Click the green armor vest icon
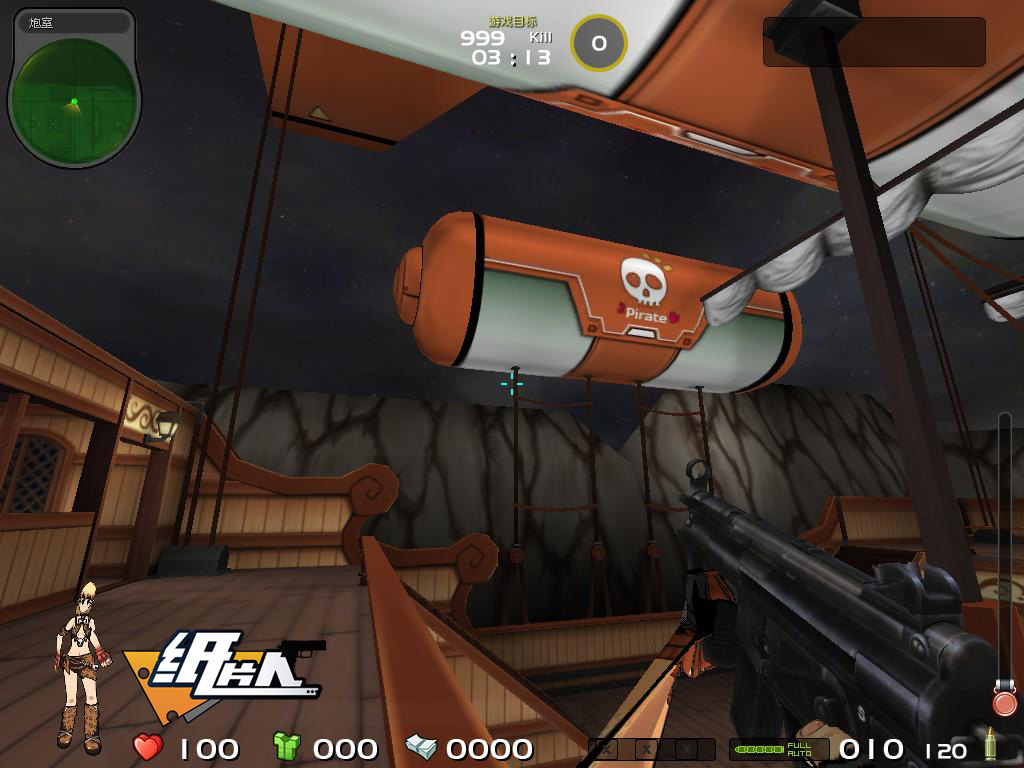The image size is (1024, 768). 286,746
